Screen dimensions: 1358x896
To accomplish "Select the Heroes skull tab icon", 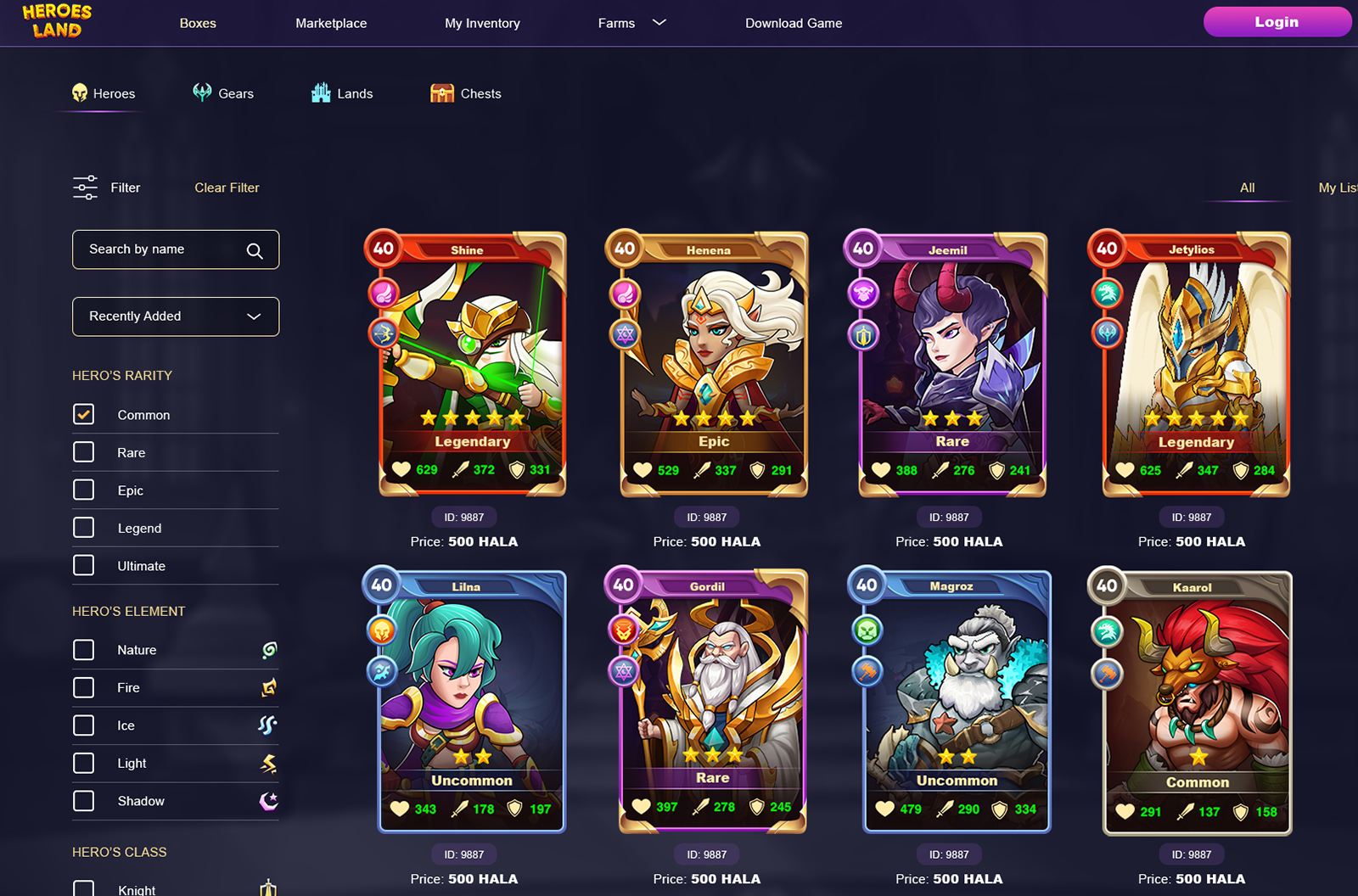I will tap(81, 93).
